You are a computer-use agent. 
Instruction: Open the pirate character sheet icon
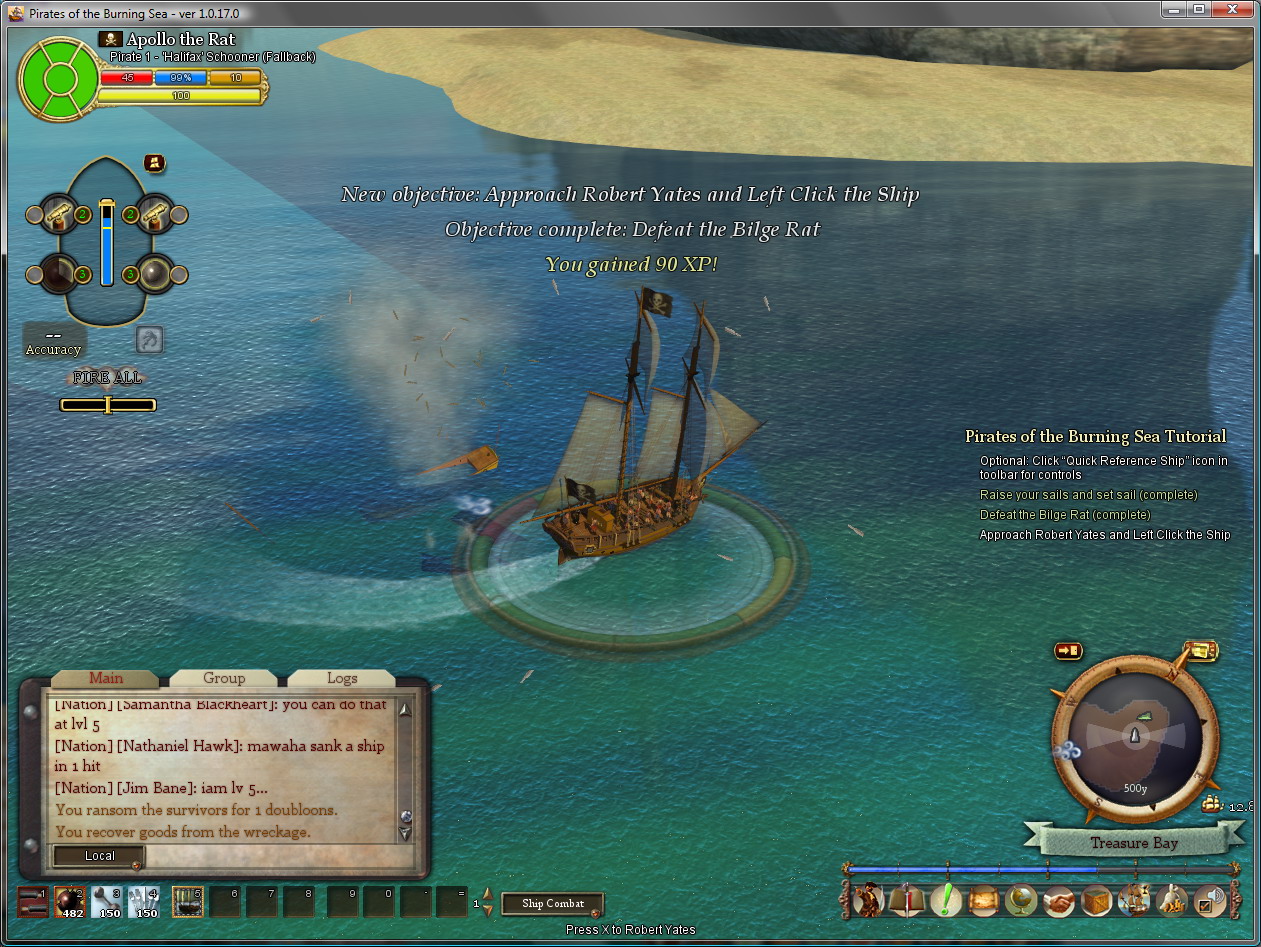pyautogui.click(x=868, y=900)
